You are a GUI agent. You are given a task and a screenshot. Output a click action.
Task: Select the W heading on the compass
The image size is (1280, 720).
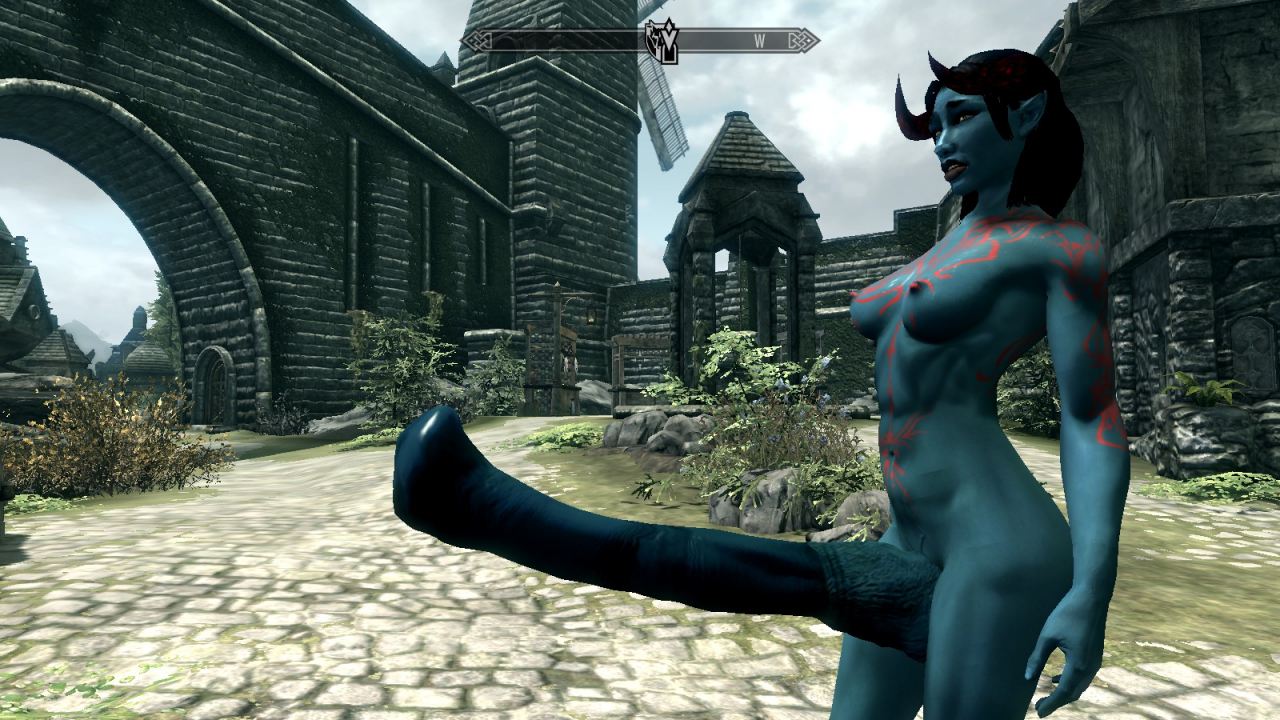[x=759, y=41]
